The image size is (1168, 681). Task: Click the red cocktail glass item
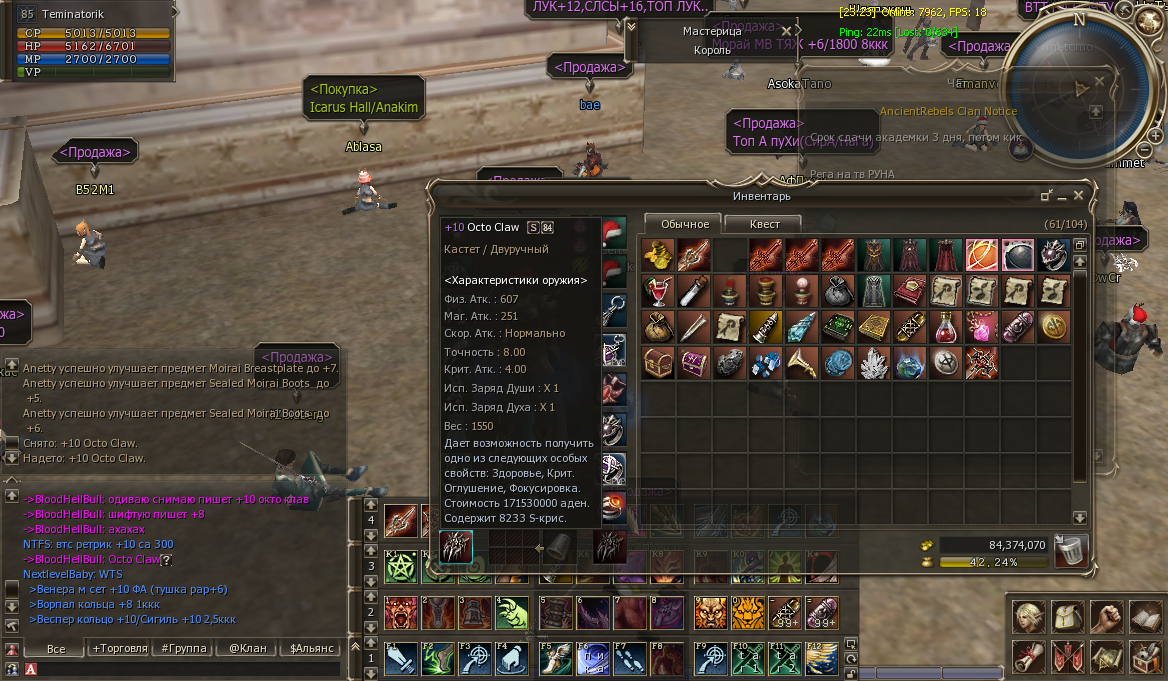pos(656,291)
